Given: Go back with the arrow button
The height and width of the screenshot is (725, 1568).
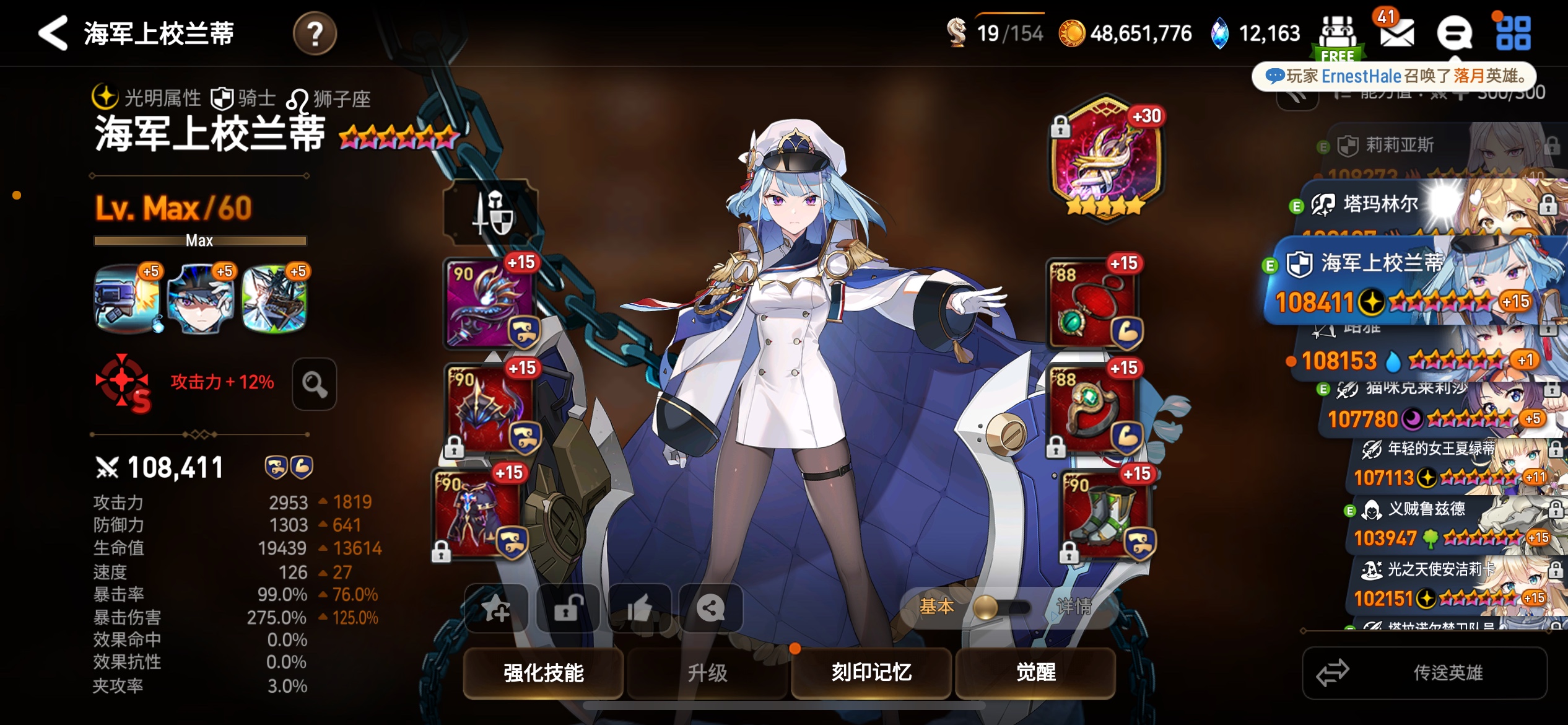Looking at the screenshot, I should click(x=53, y=33).
